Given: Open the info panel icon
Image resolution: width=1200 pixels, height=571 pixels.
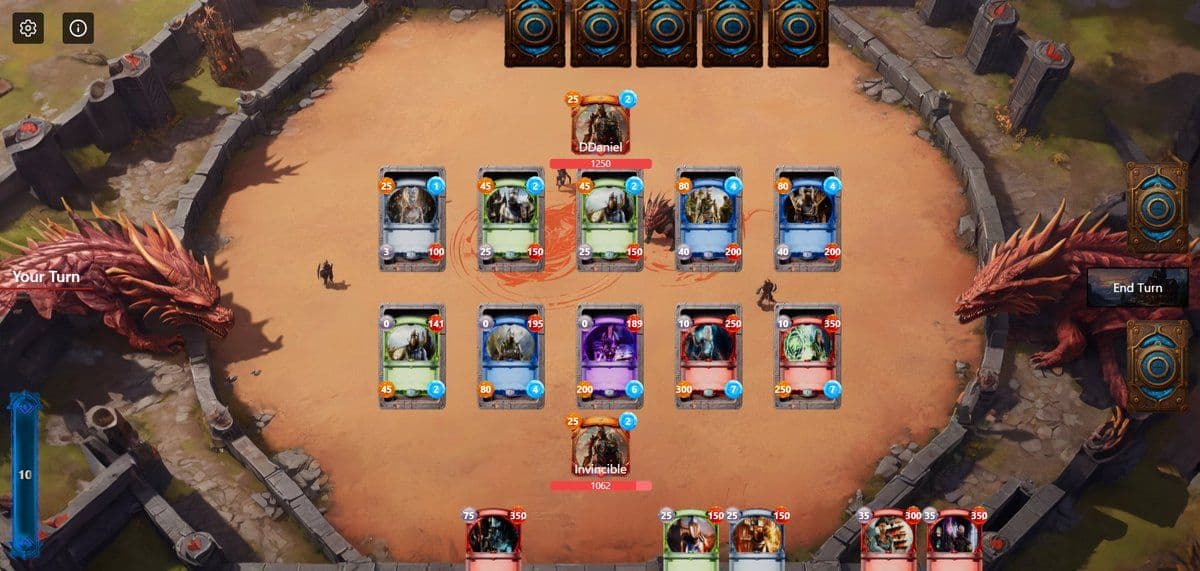Looking at the screenshot, I should click(x=78, y=28).
